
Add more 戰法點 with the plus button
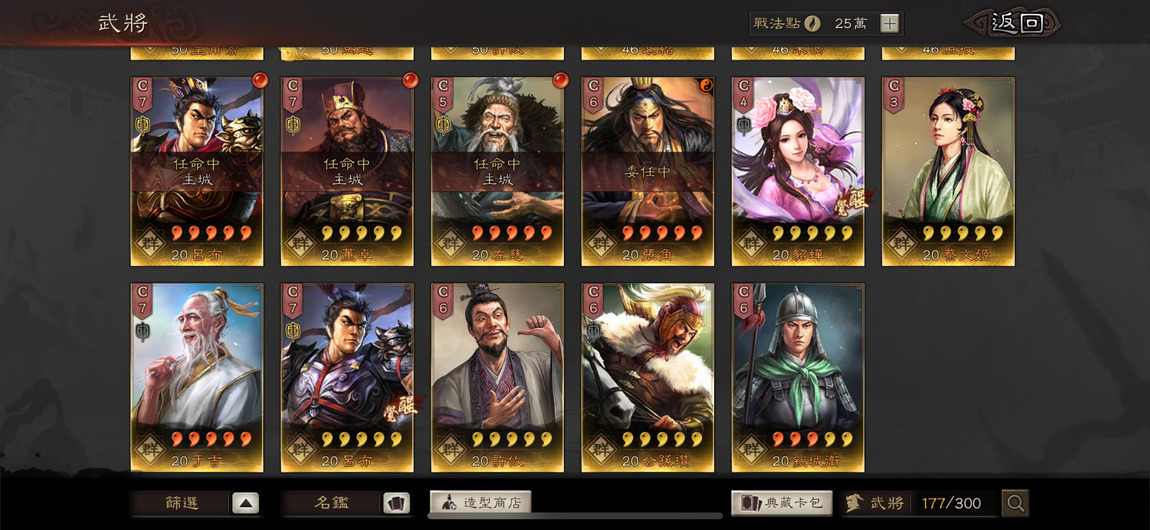point(889,23)
